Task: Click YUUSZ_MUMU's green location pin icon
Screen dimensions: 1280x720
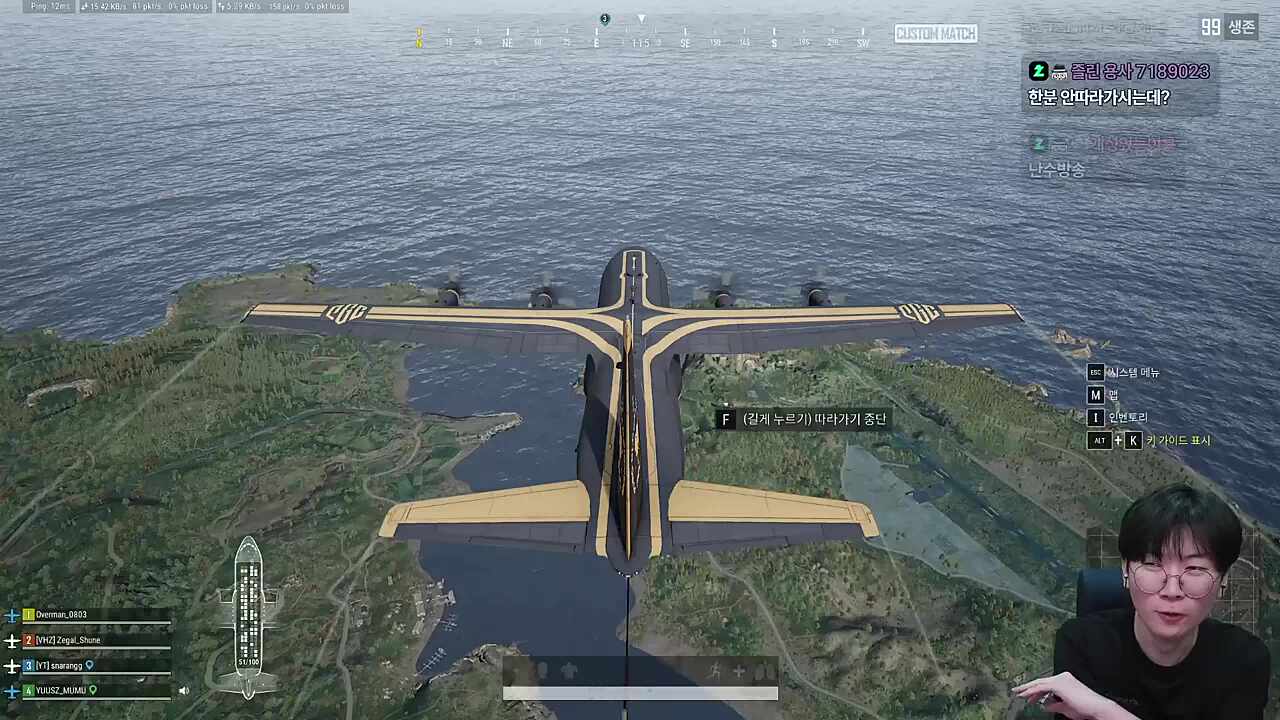Action: point(93,691)
